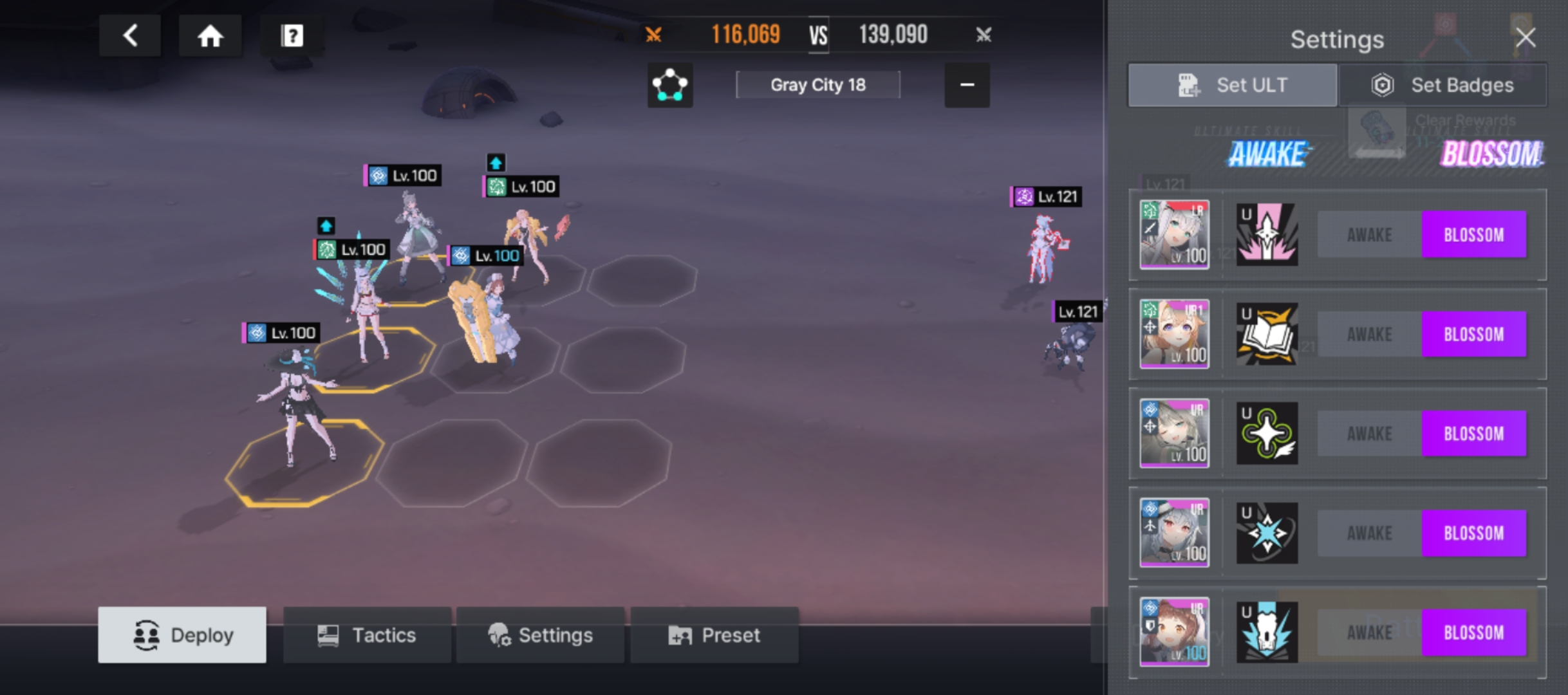
Task: Set Awake ULT for the white-haired LR character
Action: point(1369,235)
